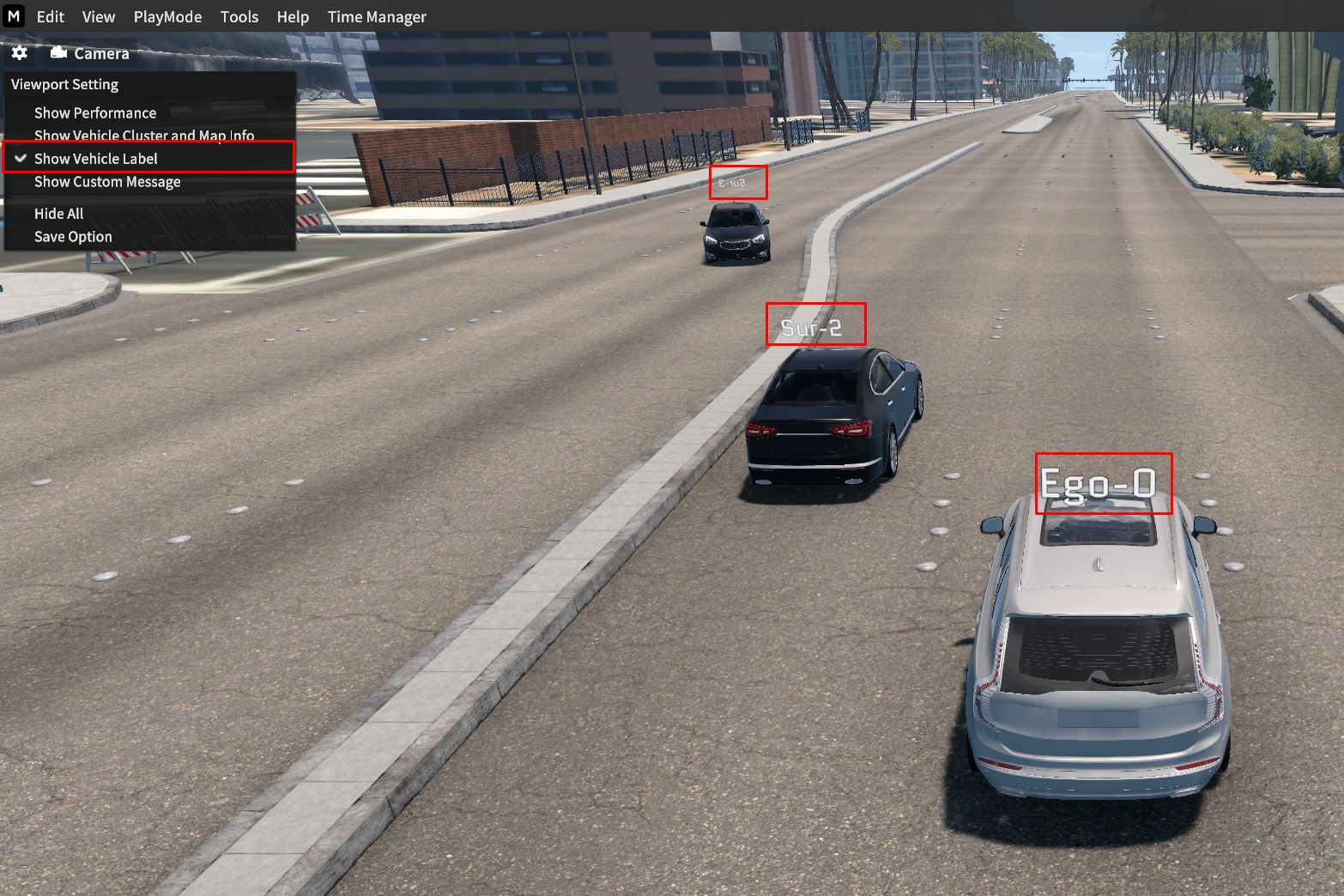The height and width of the screenshot is (896, 1344).
Task: Choose Hide All in viewport settings
Action: coord(58,214)
